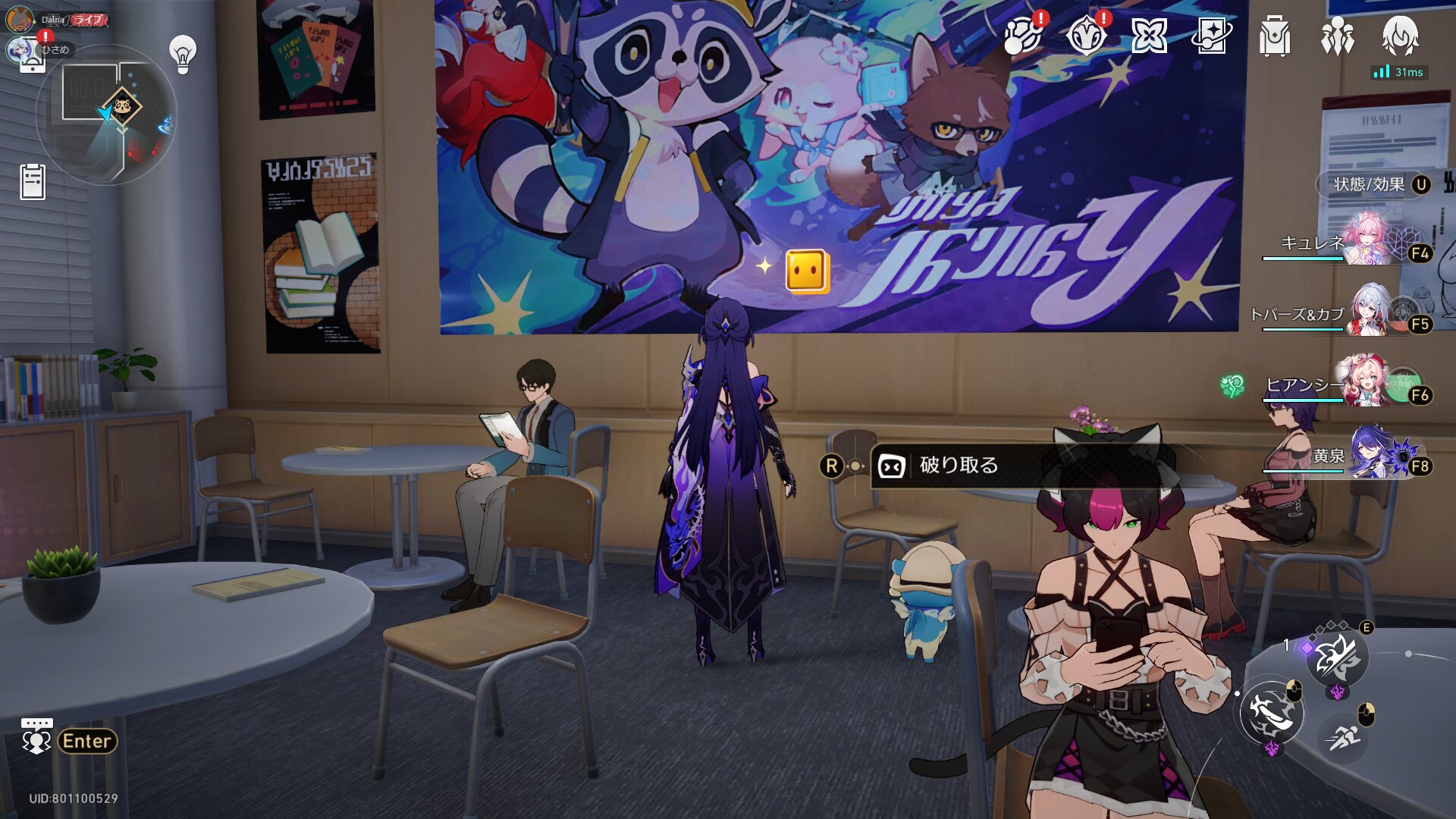Click the lightbulb hint icon

click(x=183, y=54)
